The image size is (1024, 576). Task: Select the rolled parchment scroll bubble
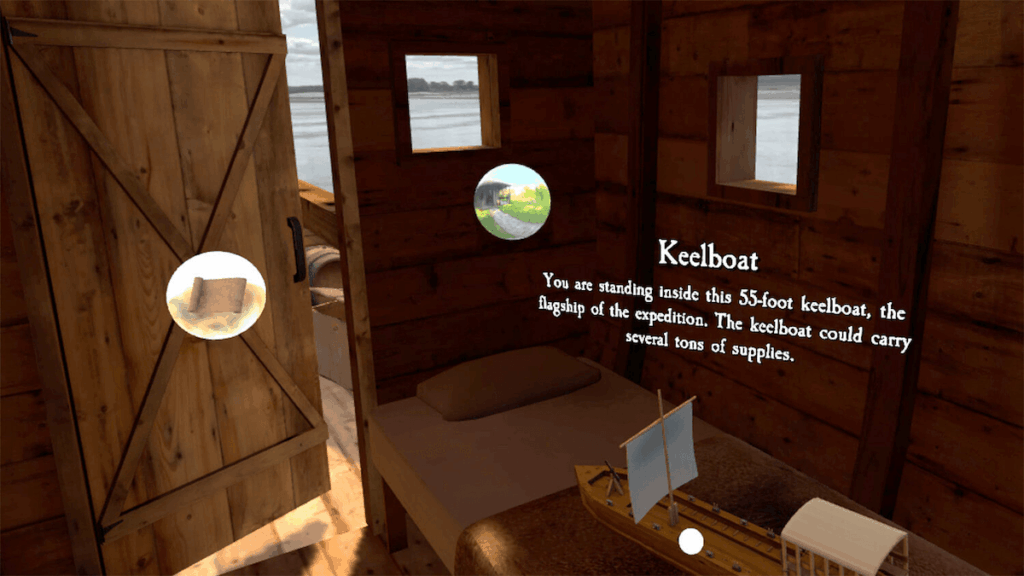tap(216, 296)
